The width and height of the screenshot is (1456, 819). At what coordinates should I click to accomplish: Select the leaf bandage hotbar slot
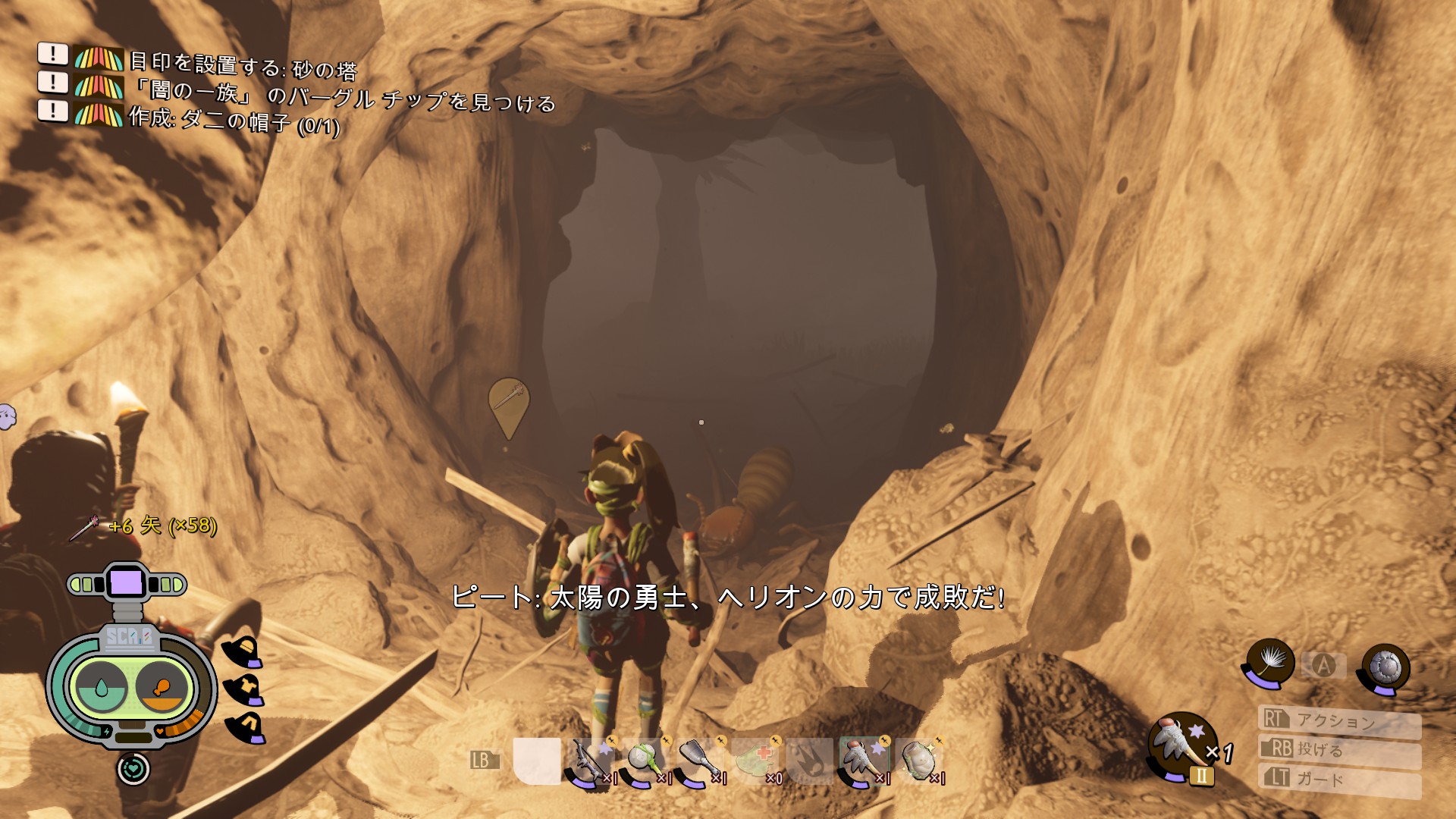(755, 761)
